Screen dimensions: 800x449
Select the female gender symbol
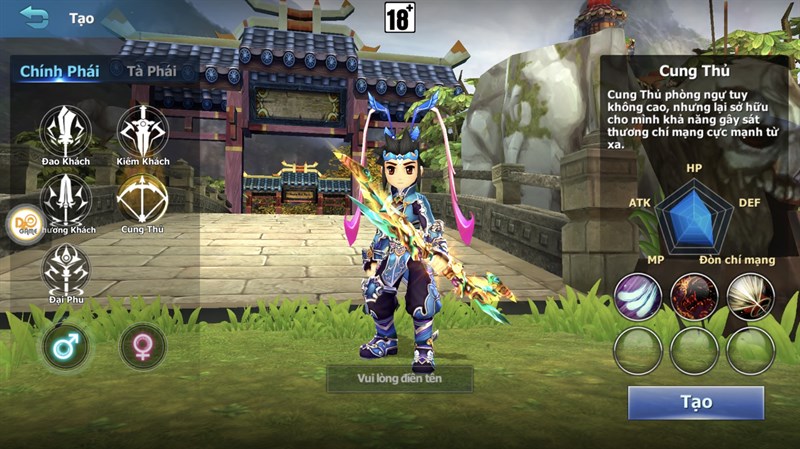coord(143,347)
